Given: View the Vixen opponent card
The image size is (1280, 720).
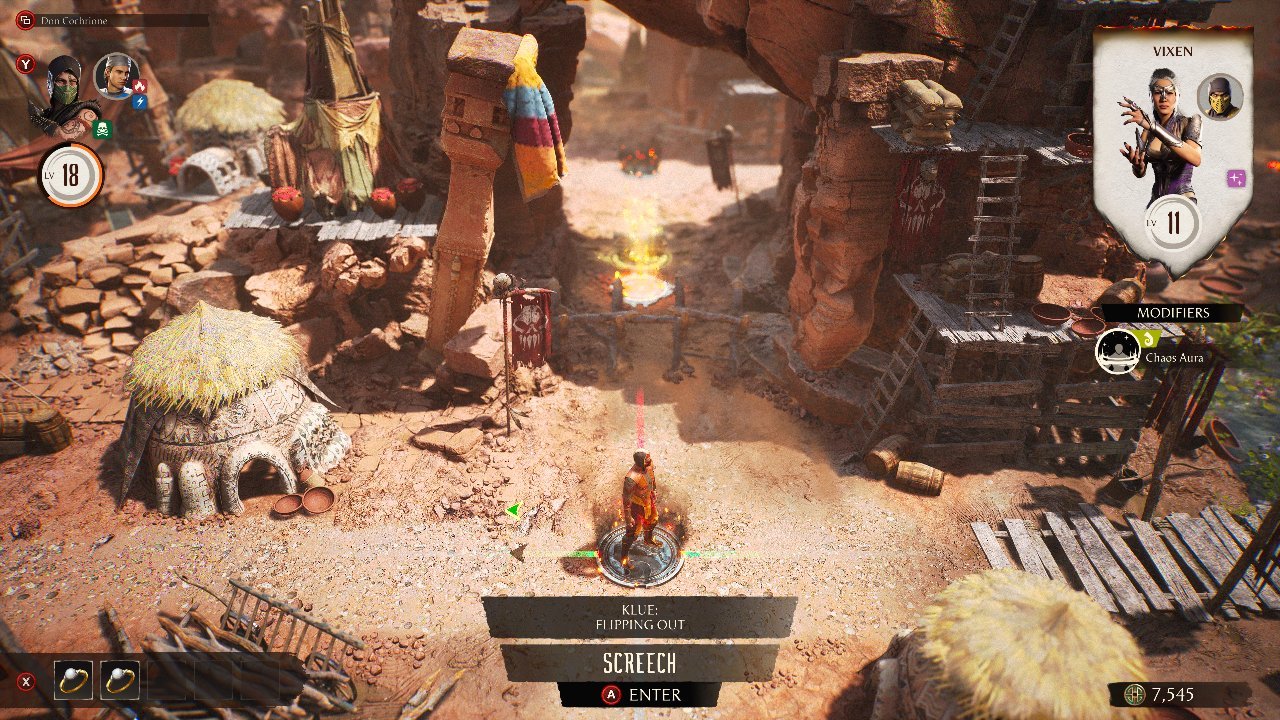Looking at the screenshot, I should coord(1171,150).
